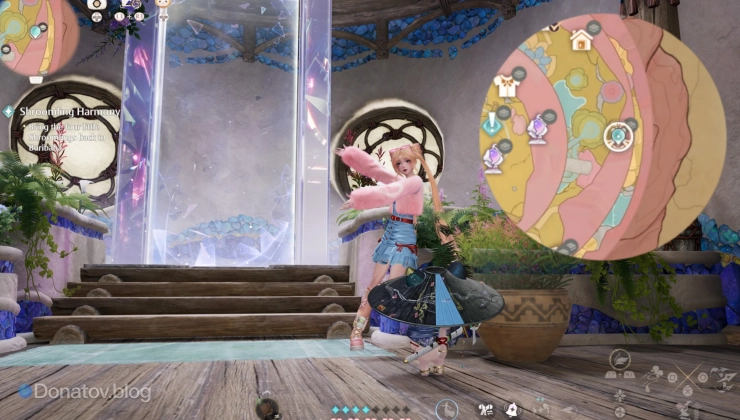Select the circled player location marker
Screen dimensions: 740x420
coord(618,135)
